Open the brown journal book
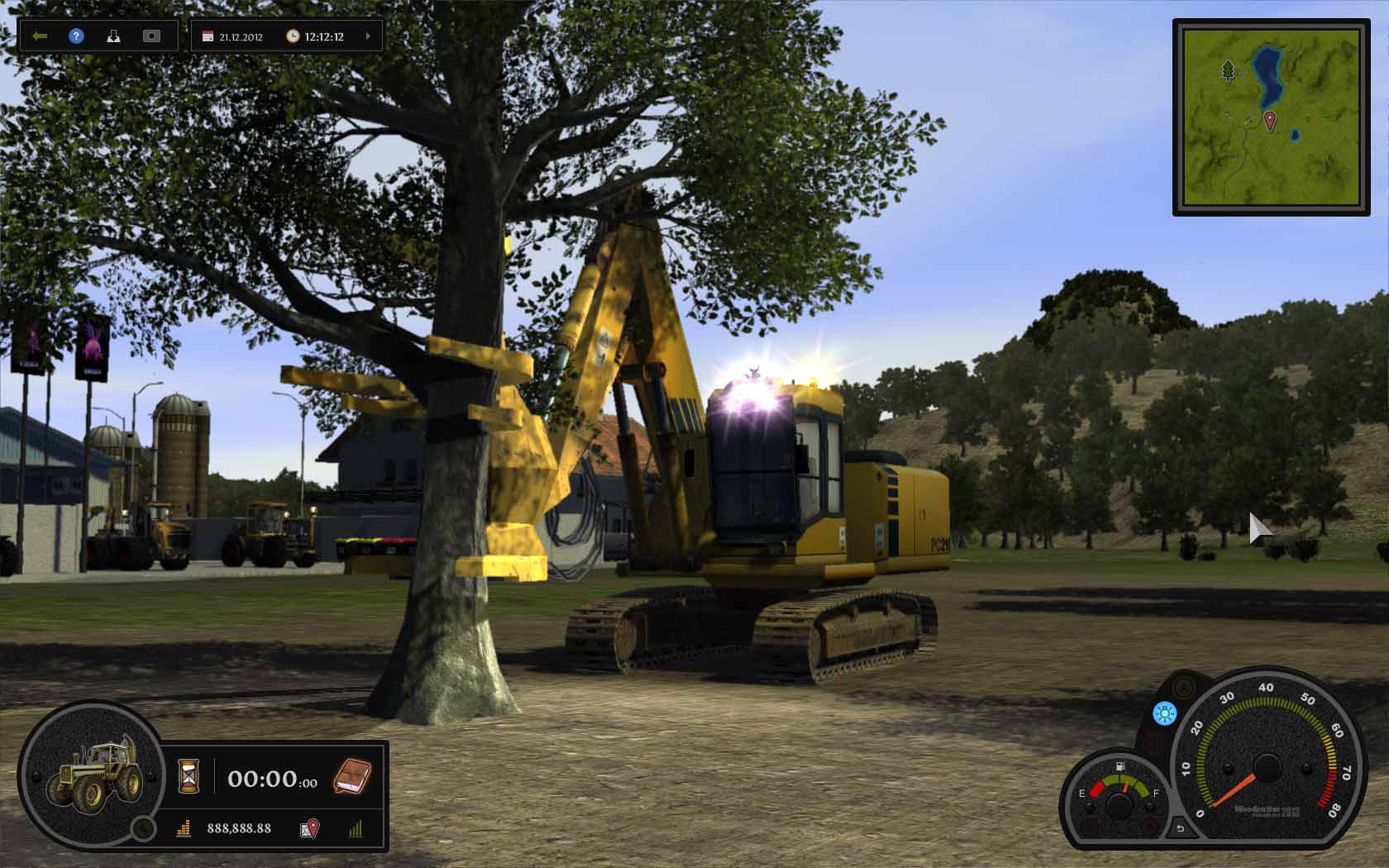This screenshot has height=868, width=1389. [x=352, y=777]
